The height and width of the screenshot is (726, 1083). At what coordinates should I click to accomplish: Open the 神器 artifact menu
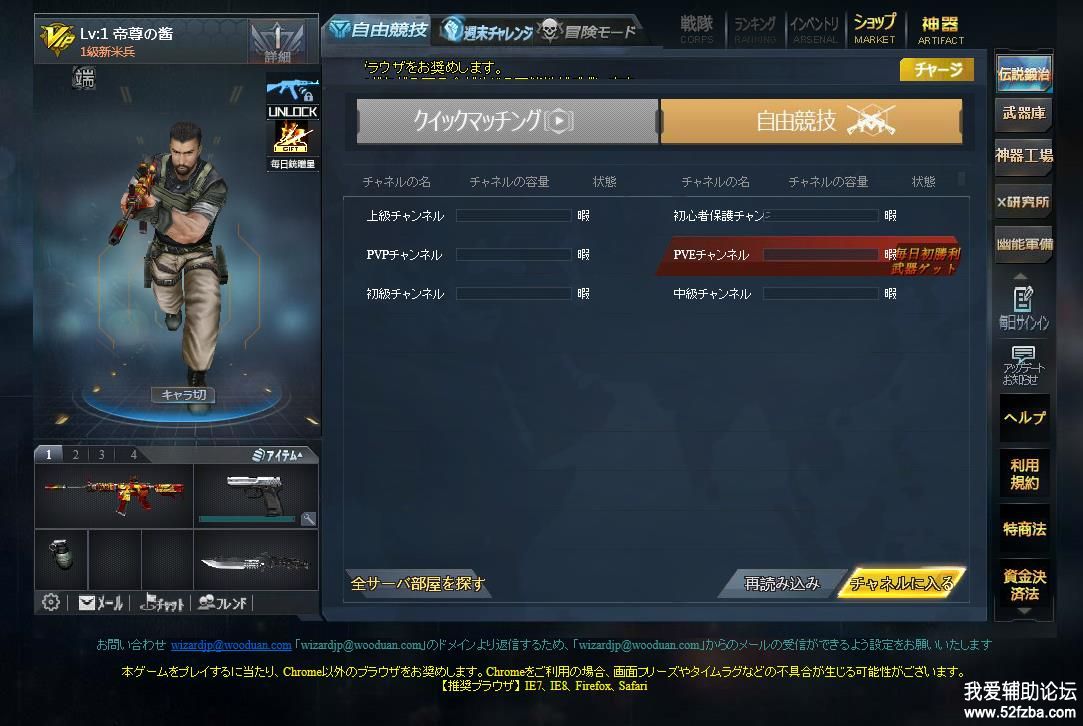point(940,28)
